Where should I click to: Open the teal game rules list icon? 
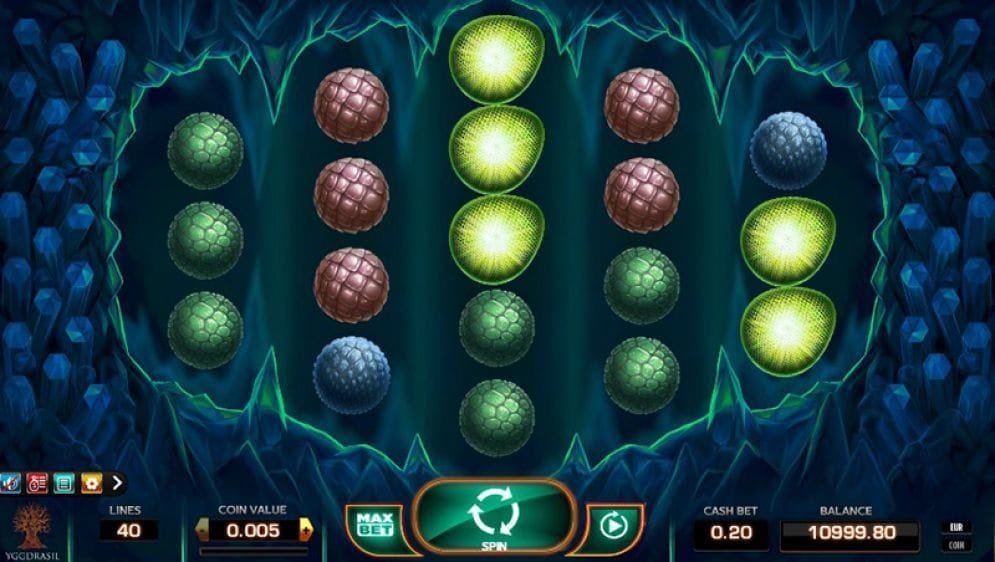[64, 483]
